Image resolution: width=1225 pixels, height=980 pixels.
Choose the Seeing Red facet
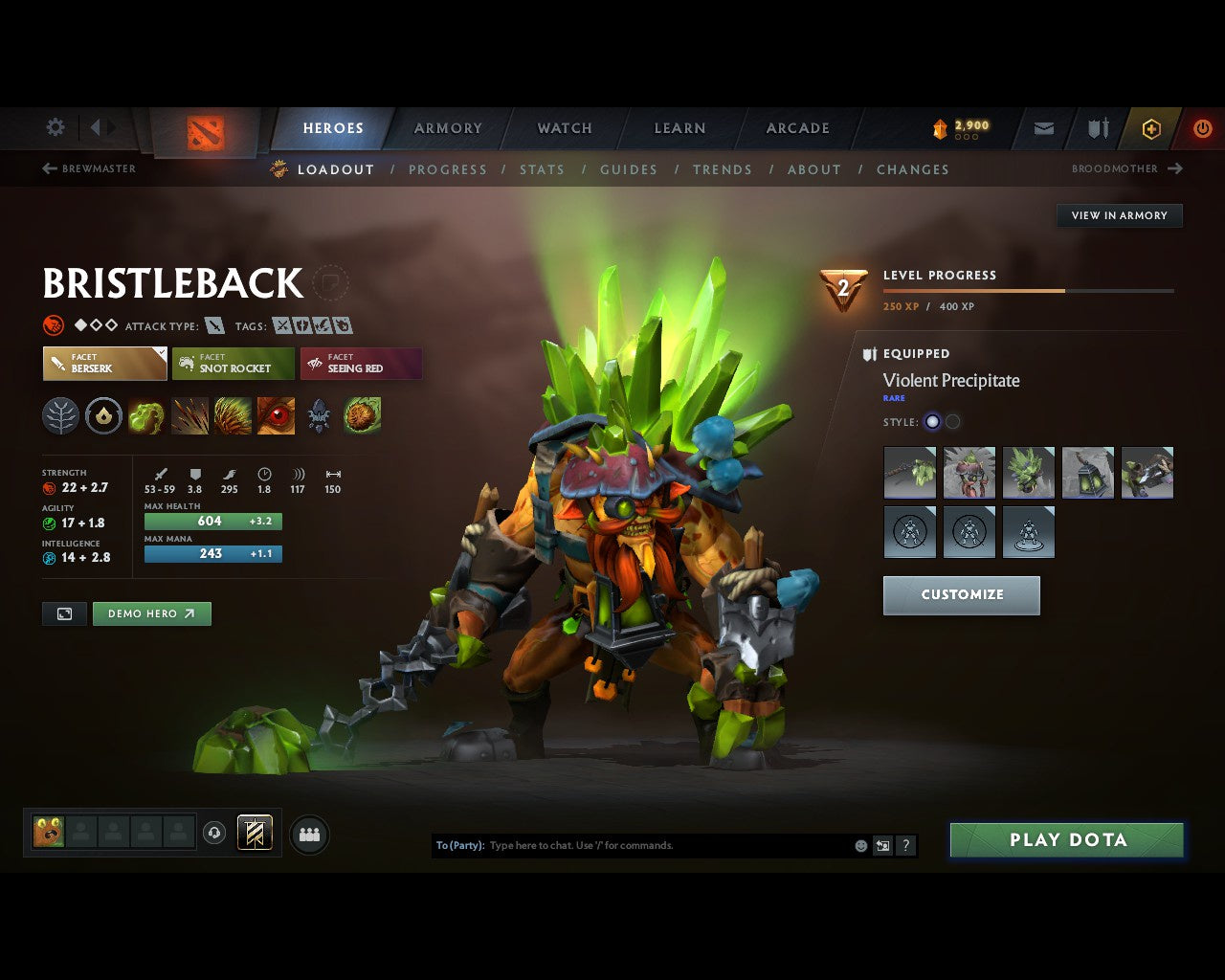click(x=361, y=364)
